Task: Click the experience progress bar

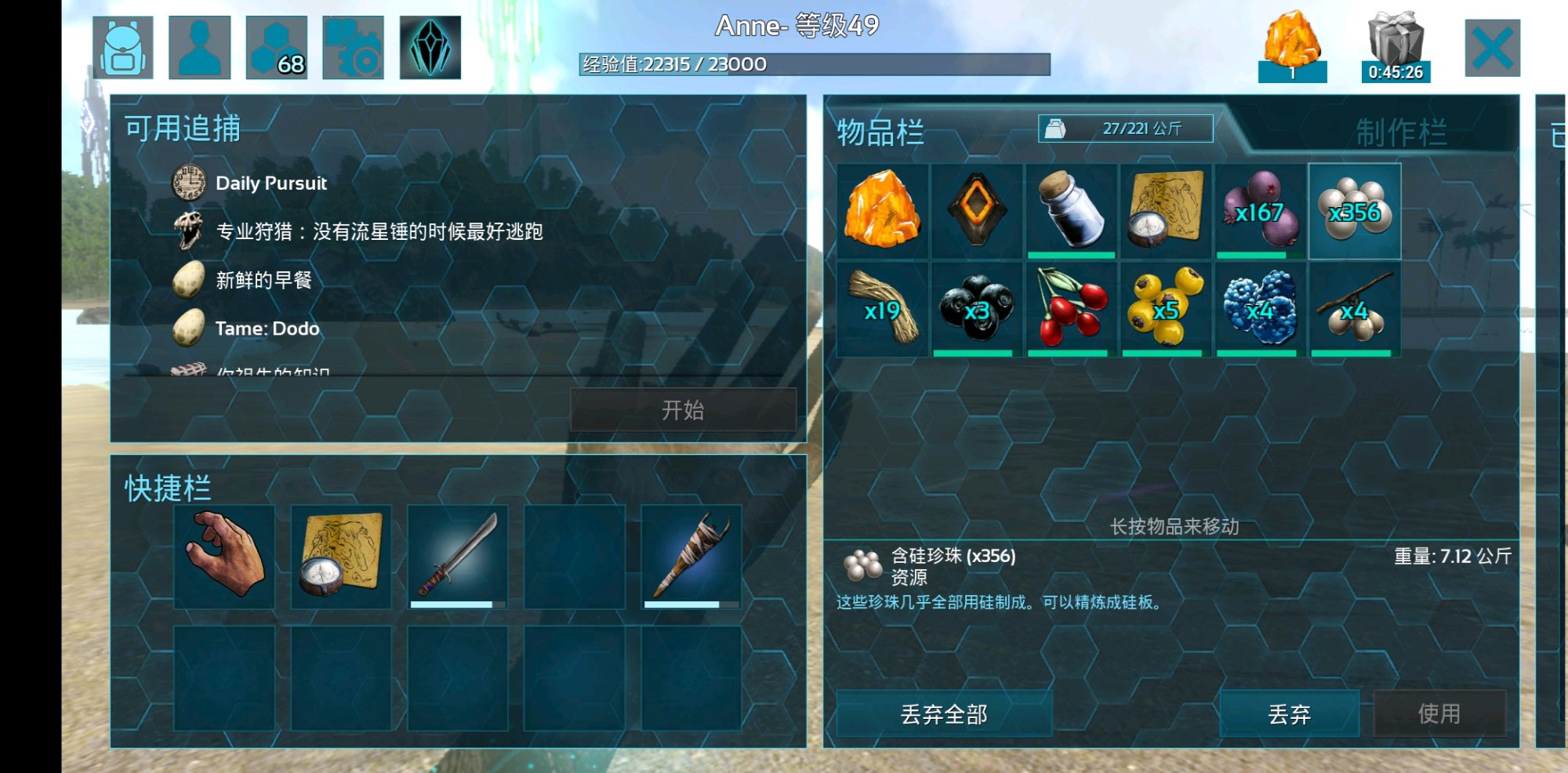Action: click(815, 64)
